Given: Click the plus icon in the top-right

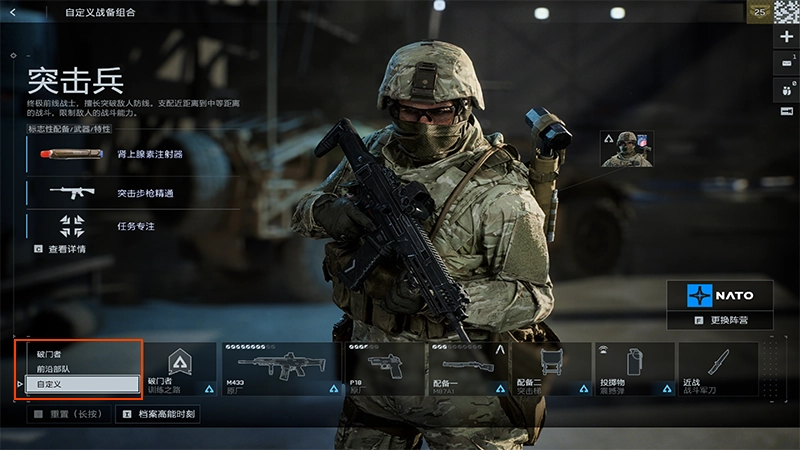Looking at the screenshot, I should 787,36.
